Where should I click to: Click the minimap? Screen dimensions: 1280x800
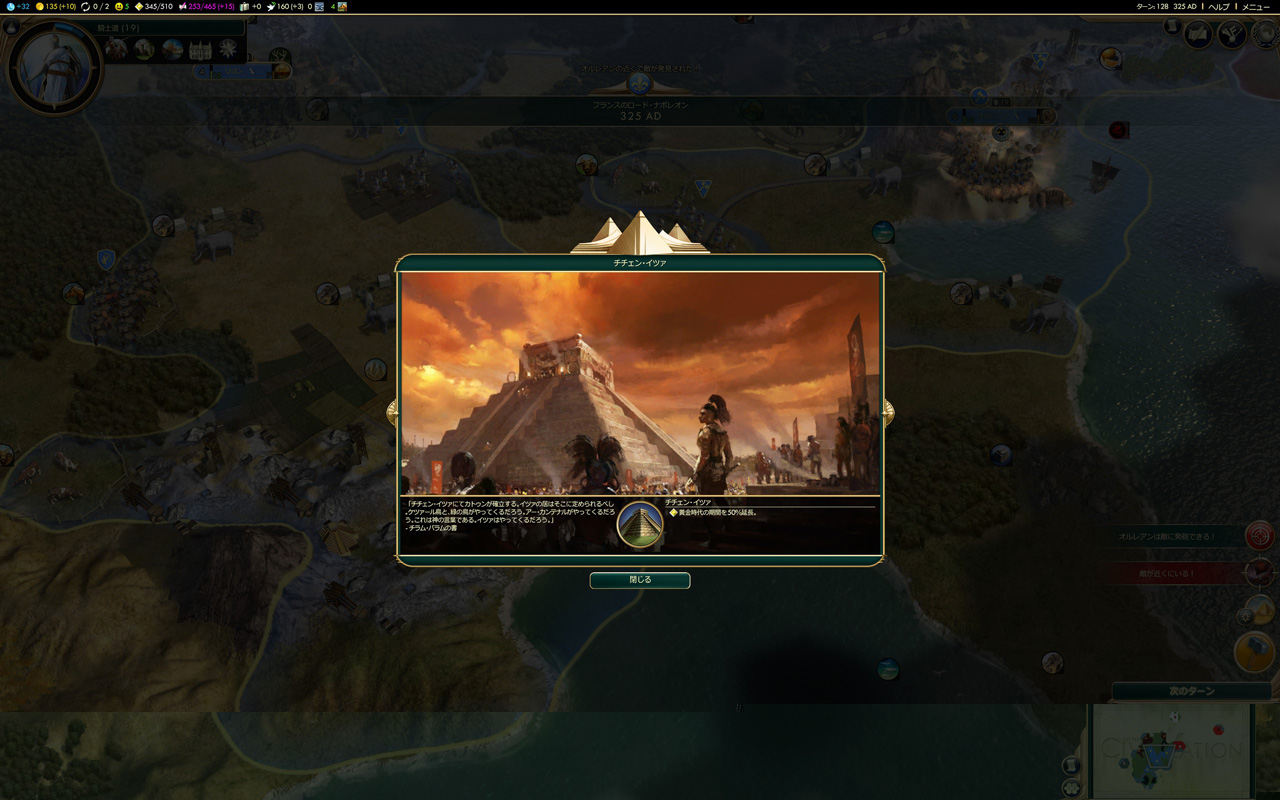pos(1172,750)
